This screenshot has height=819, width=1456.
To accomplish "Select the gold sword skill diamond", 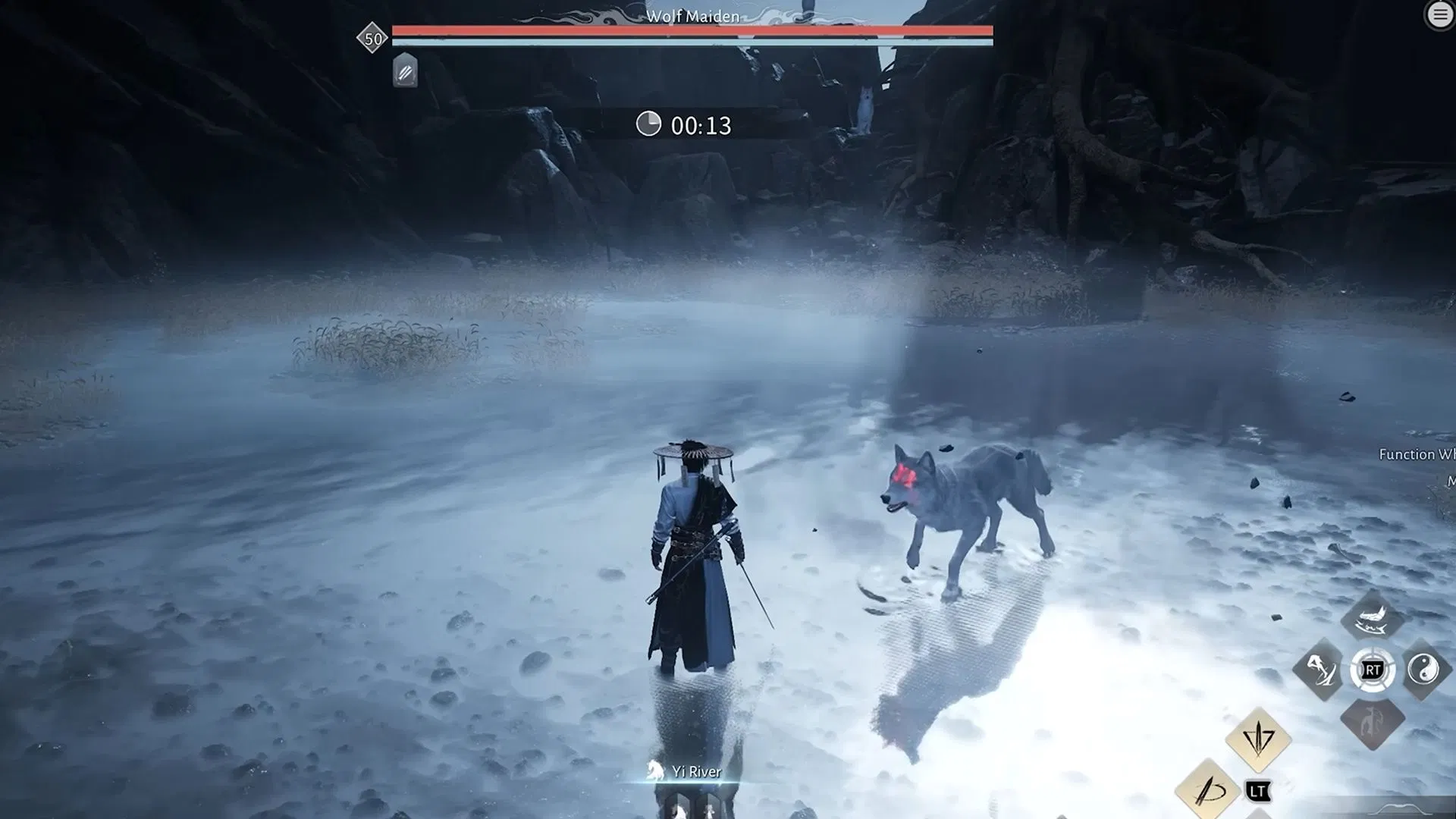I will pyautogui.click(x=1257, y=742).
